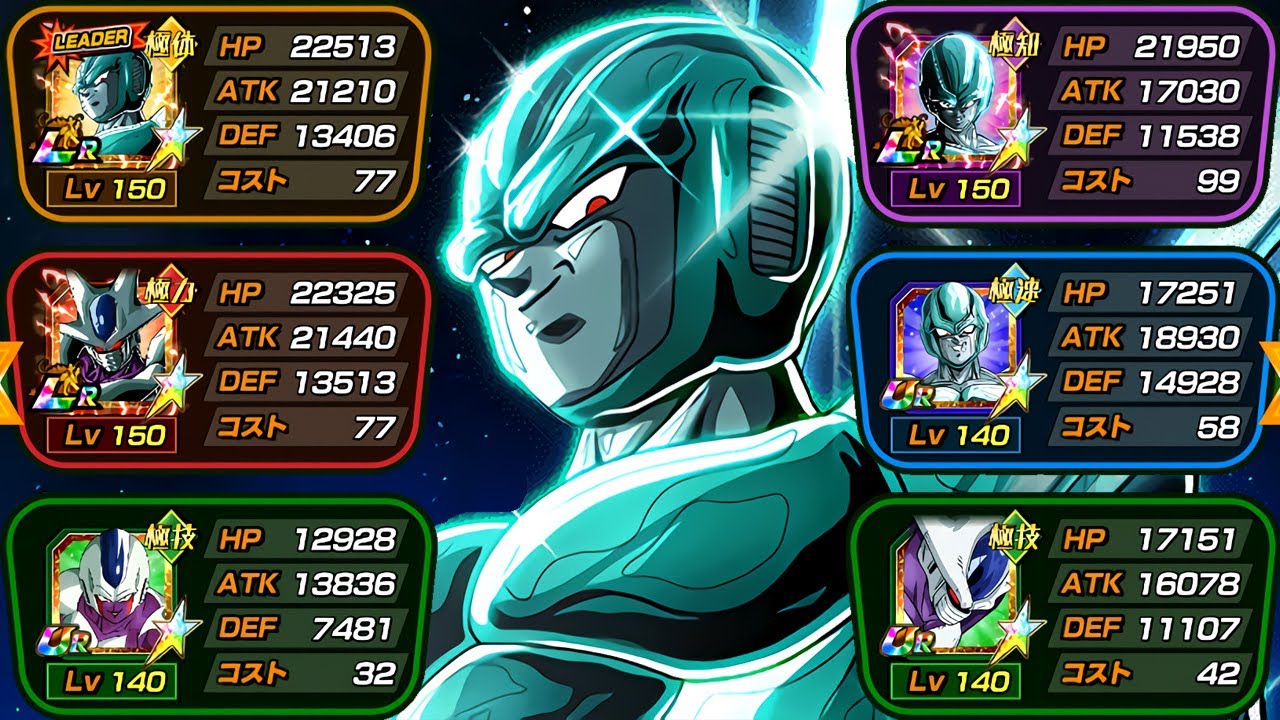Click the left yellow page navigation arrow

click(8, 380)
